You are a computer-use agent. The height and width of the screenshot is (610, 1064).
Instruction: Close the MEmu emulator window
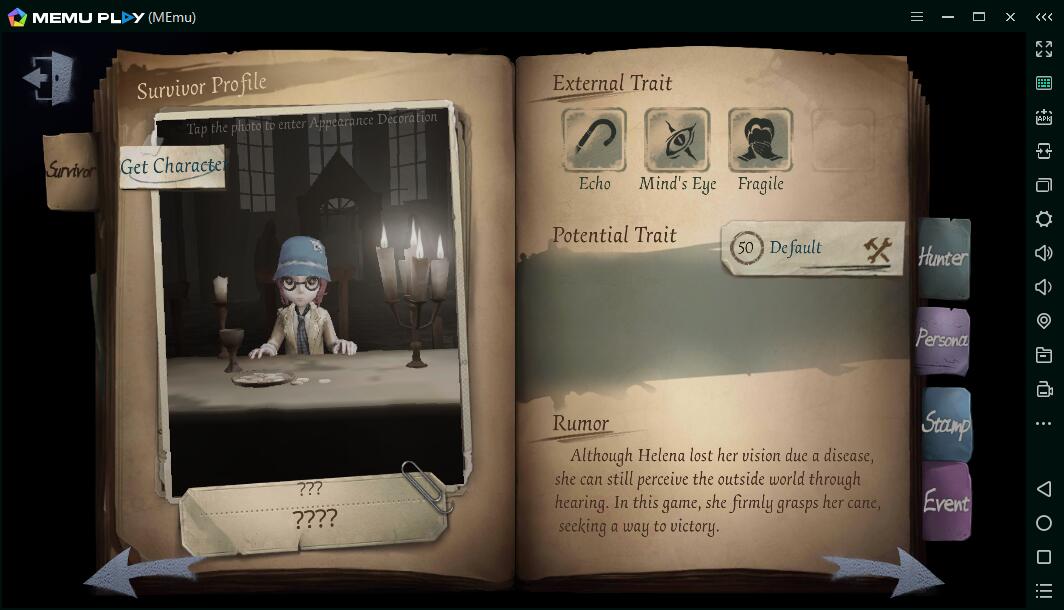click(1011, 17)
